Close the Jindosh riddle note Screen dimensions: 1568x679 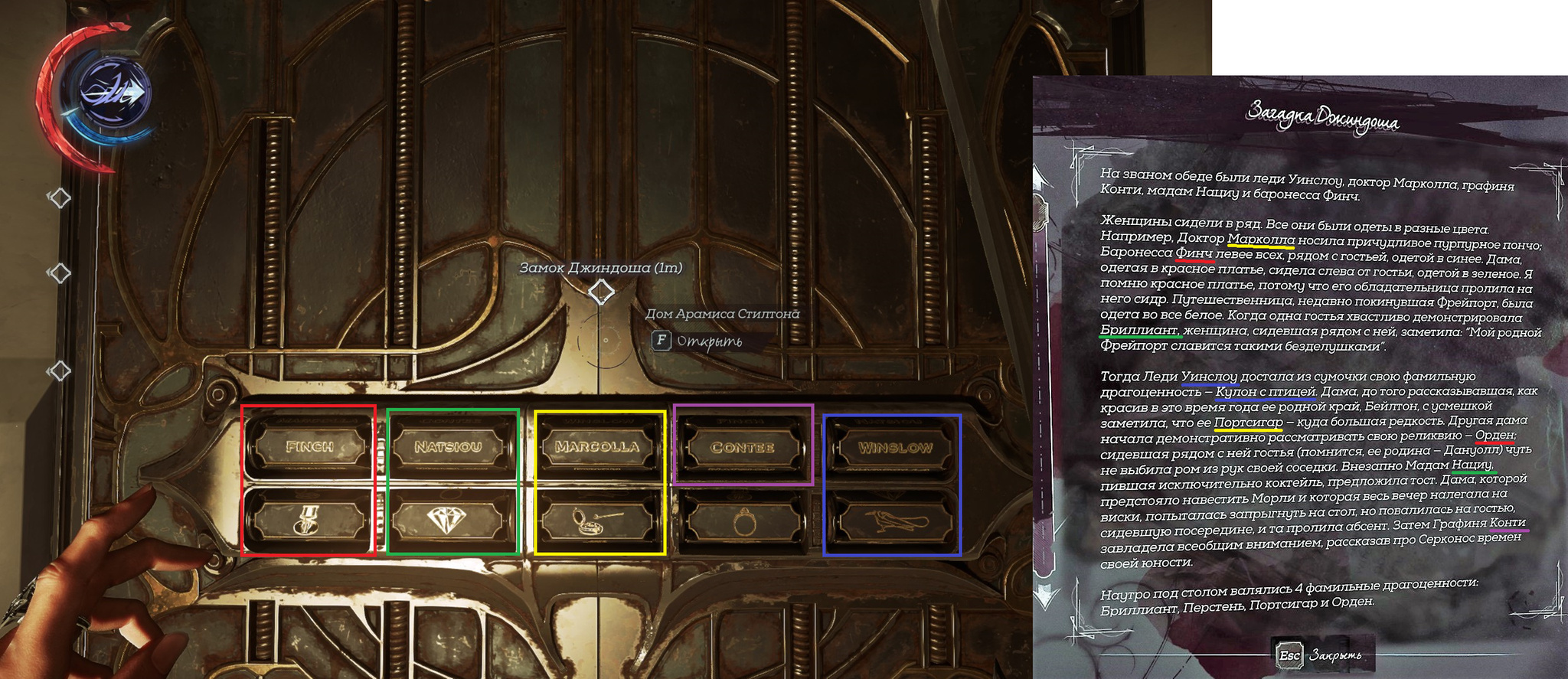(1321, 655)
